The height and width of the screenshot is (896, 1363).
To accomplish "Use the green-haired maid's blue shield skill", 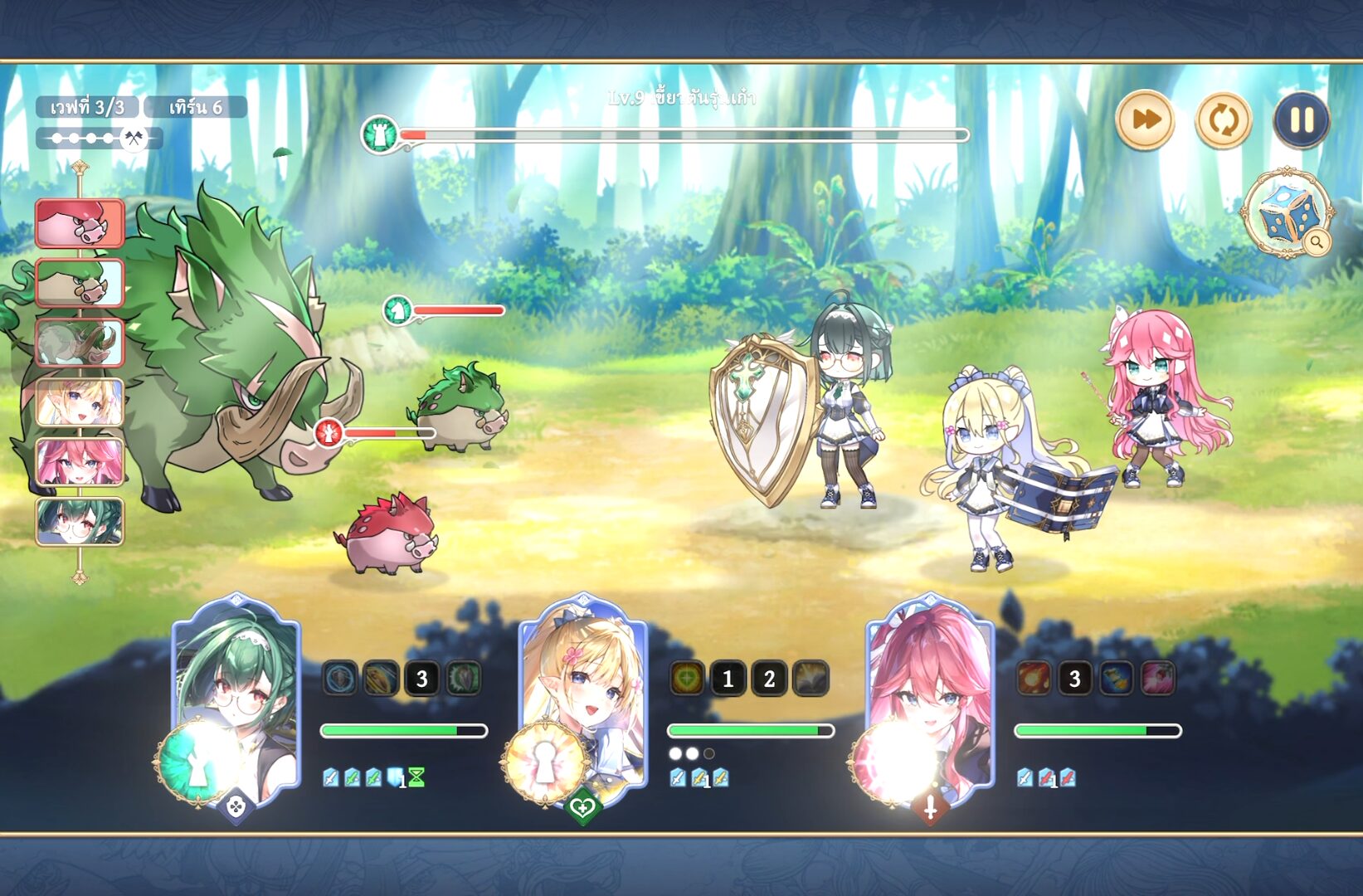I will [x=340, y=679].
